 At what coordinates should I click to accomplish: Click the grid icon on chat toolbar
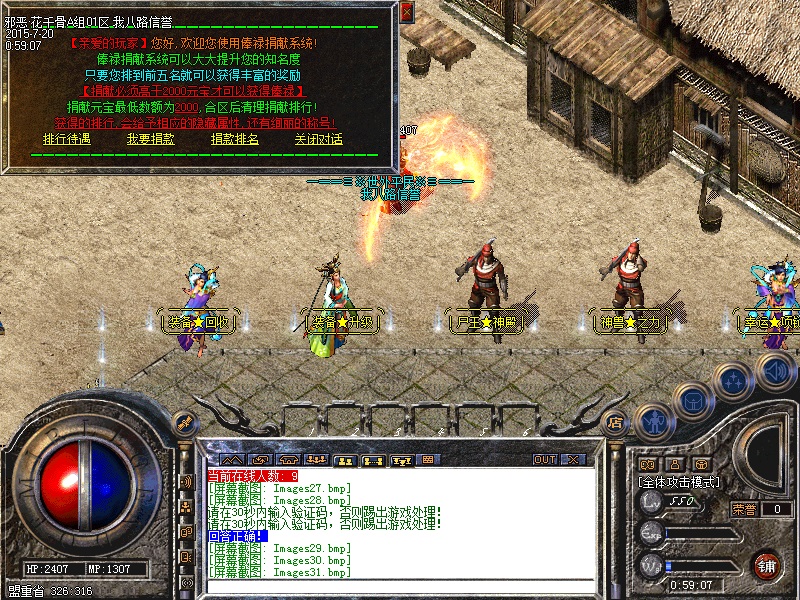(x=429, y=460)
